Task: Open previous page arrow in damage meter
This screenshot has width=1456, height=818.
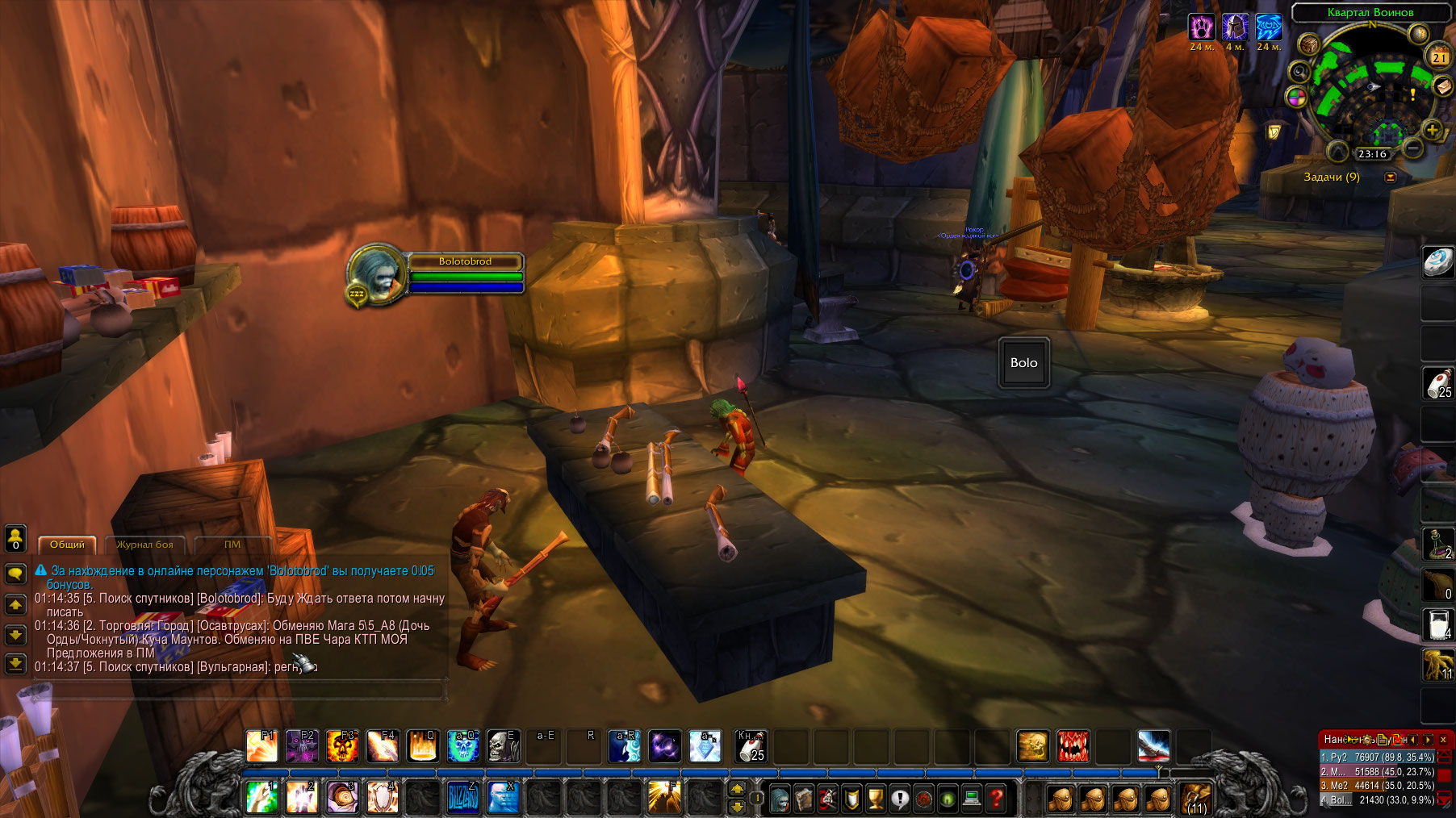Action: click(1412, 741)
